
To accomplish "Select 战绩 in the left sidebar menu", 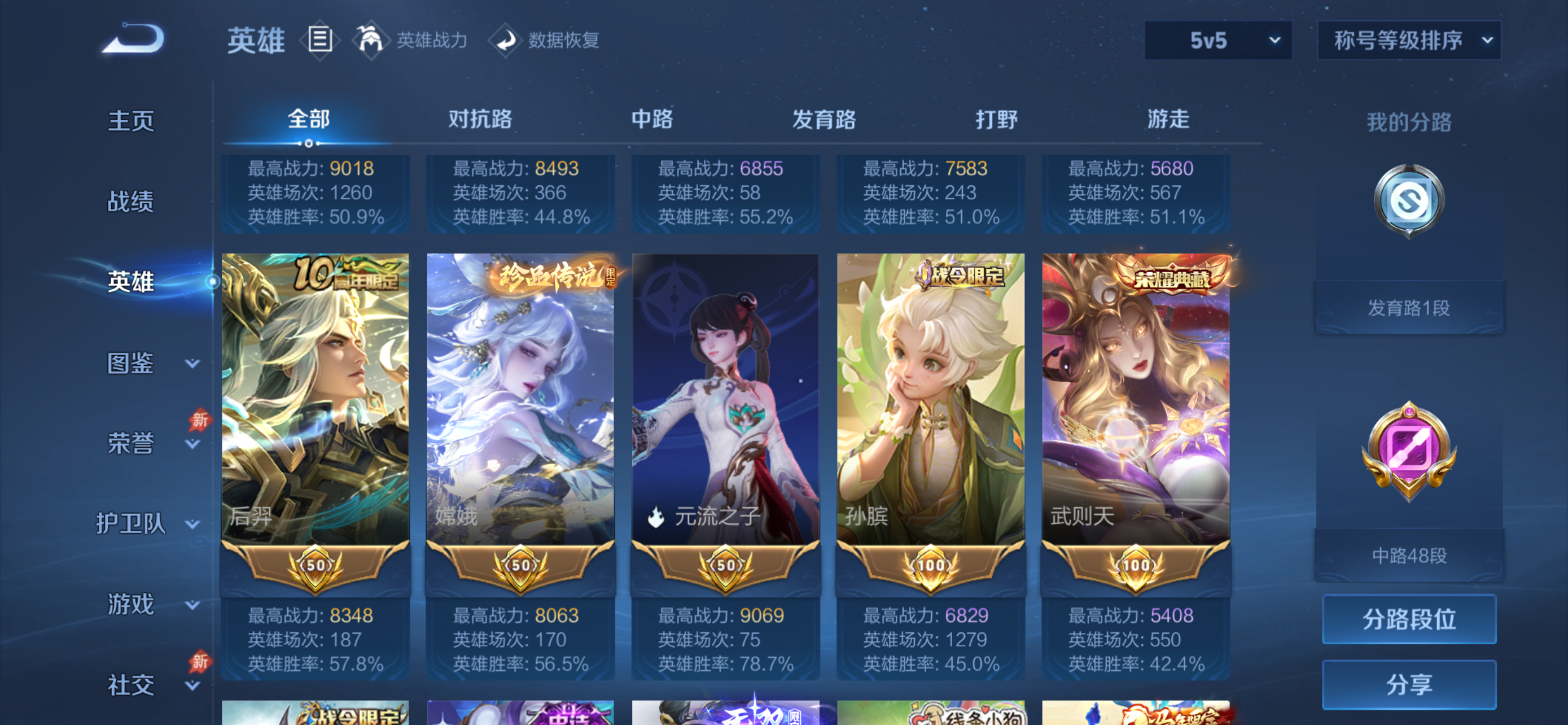I will pos(130,201).
